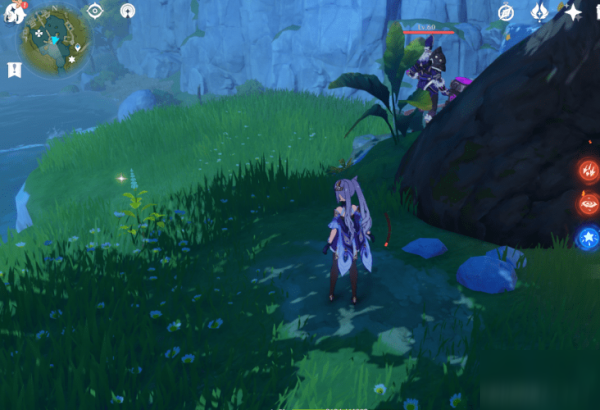Expand the circular minimap
600x410 pixels.
tap(57, 42)
